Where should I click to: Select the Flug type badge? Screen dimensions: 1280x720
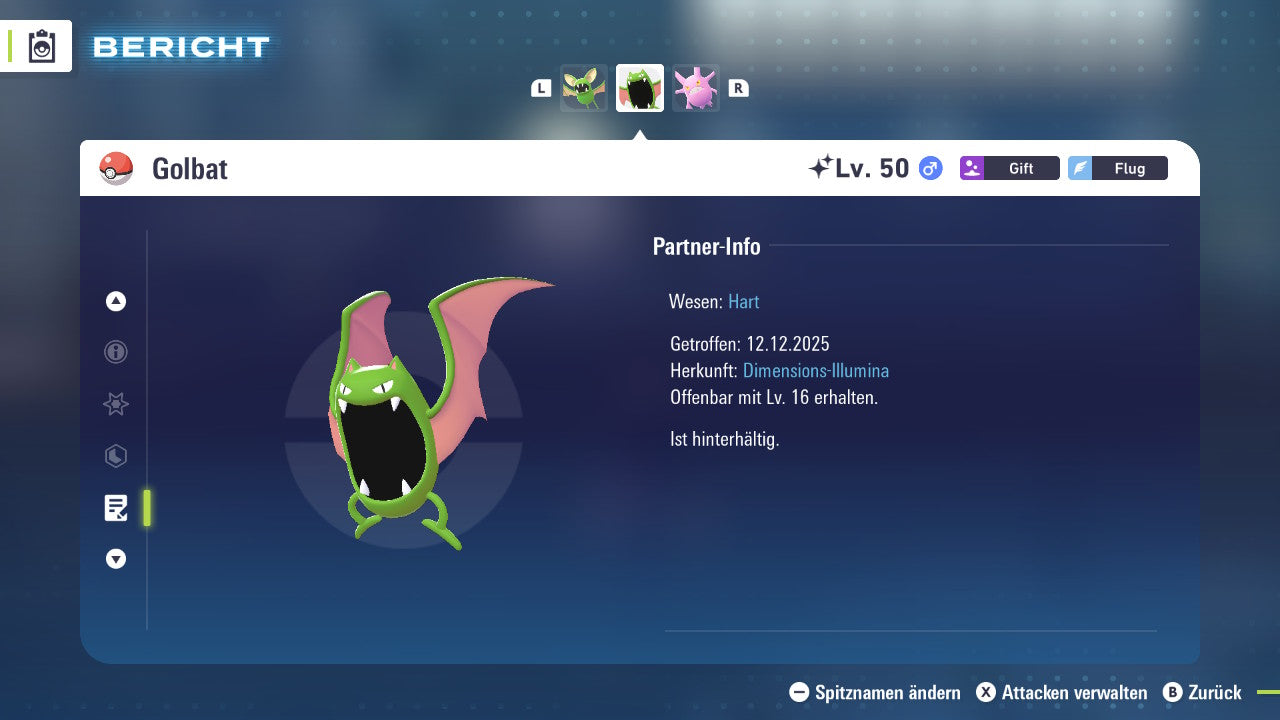(x=1117, y=168)
